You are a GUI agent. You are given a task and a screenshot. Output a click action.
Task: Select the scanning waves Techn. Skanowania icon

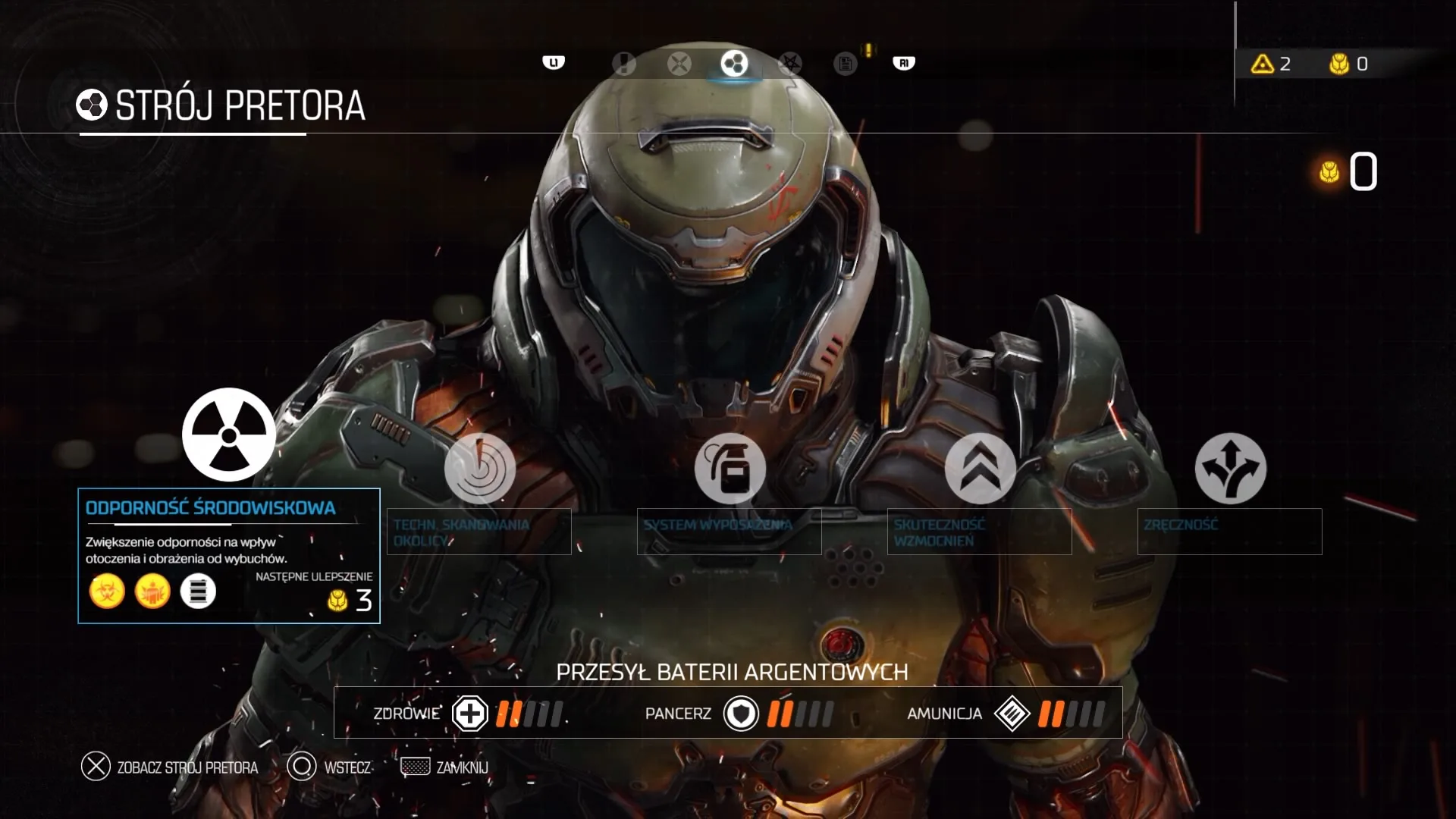[479, 469]
